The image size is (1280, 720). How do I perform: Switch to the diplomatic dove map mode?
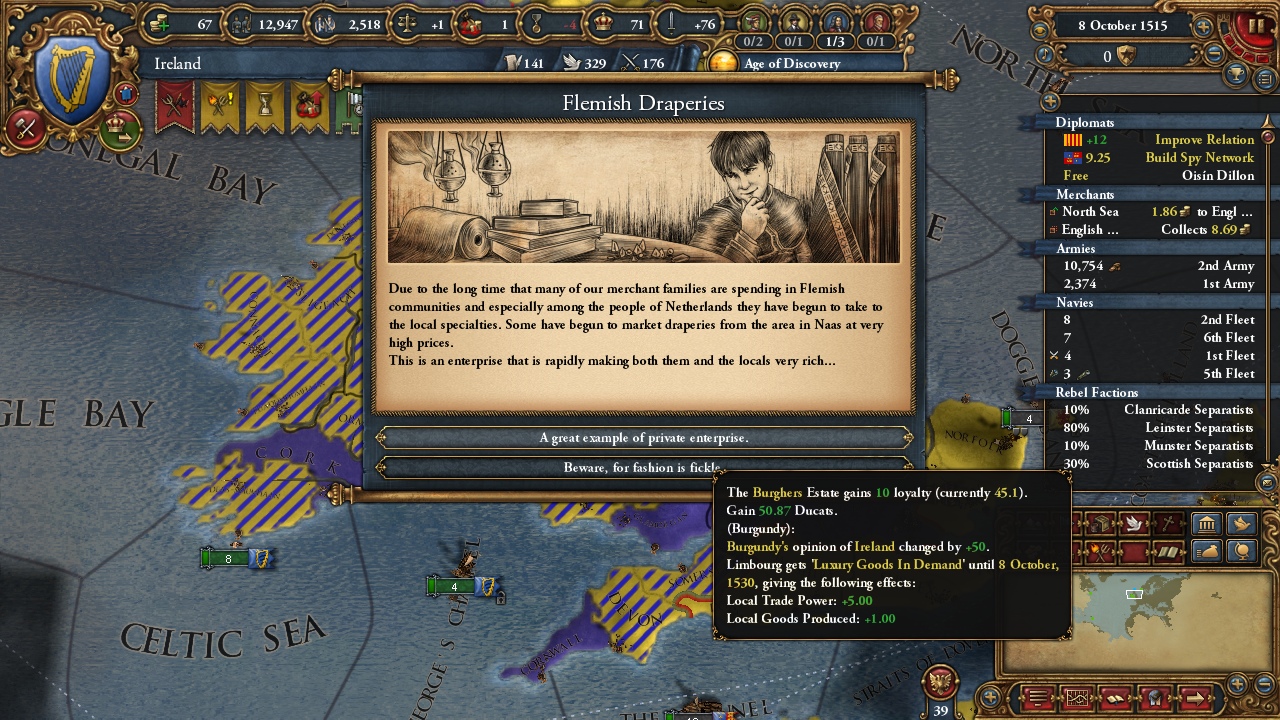click(1134, 523)
